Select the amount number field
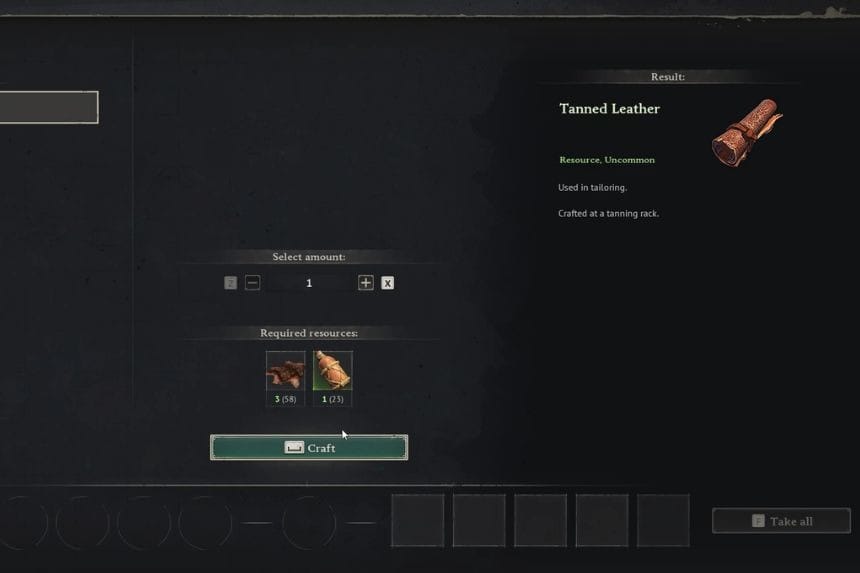The image size is (860, 573). 309,283
